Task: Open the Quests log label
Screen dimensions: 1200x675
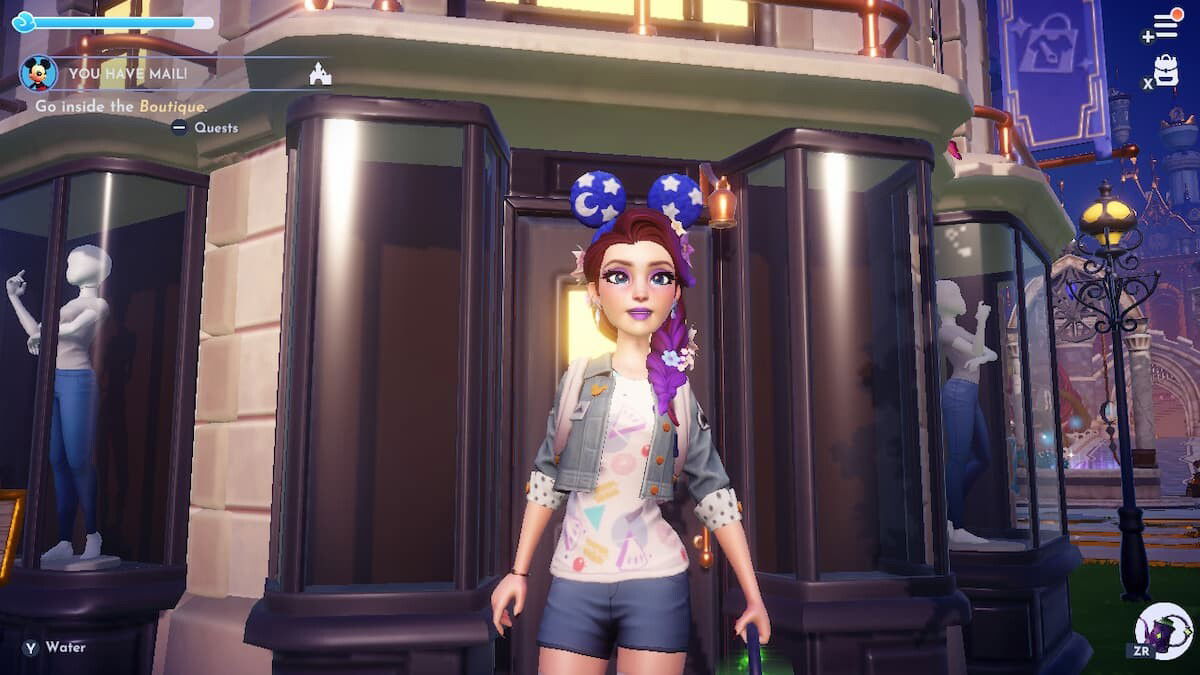Action: click(x=215, y=127)
